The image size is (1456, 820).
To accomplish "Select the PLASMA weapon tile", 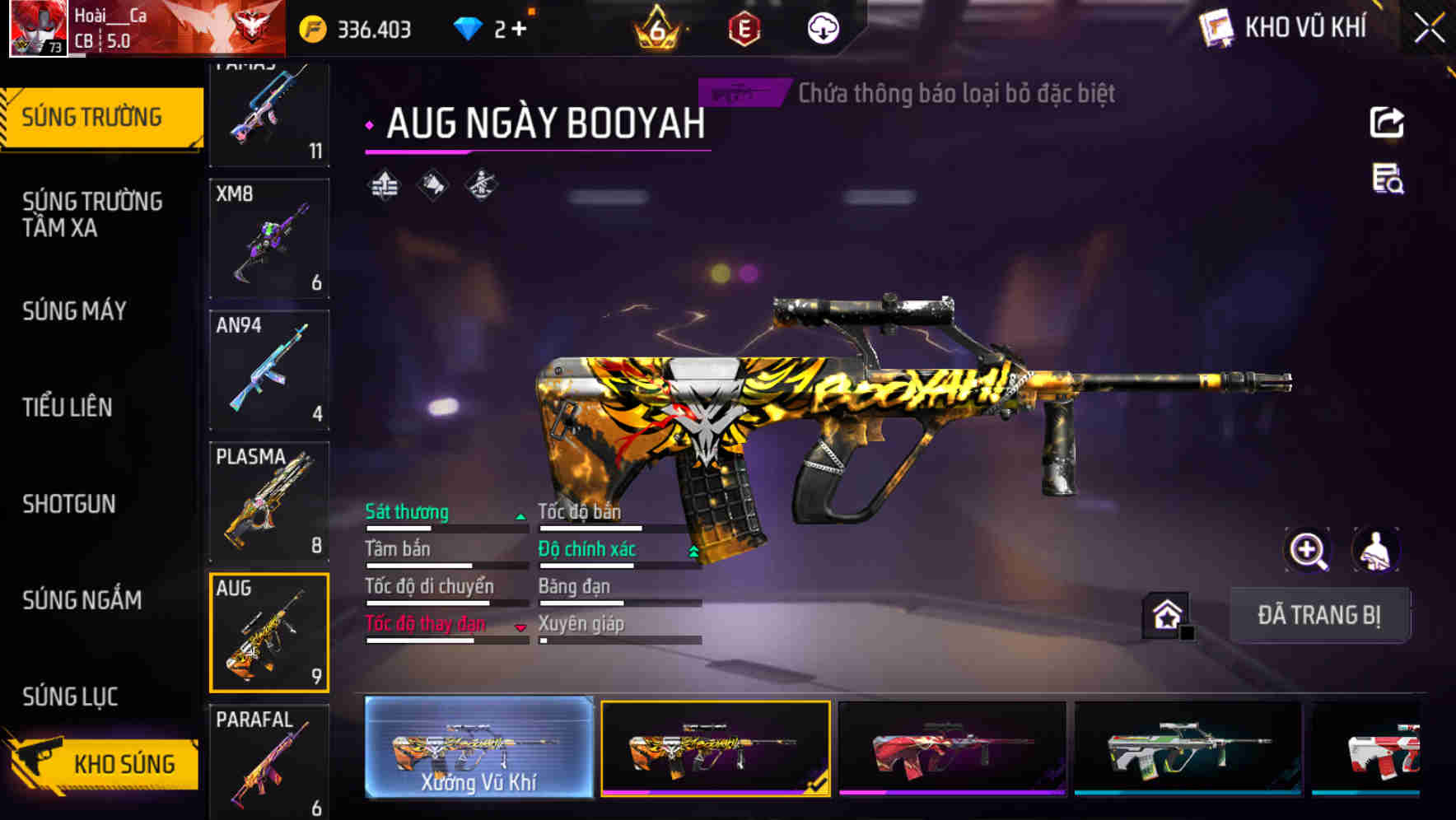I will tap(269, 501).
